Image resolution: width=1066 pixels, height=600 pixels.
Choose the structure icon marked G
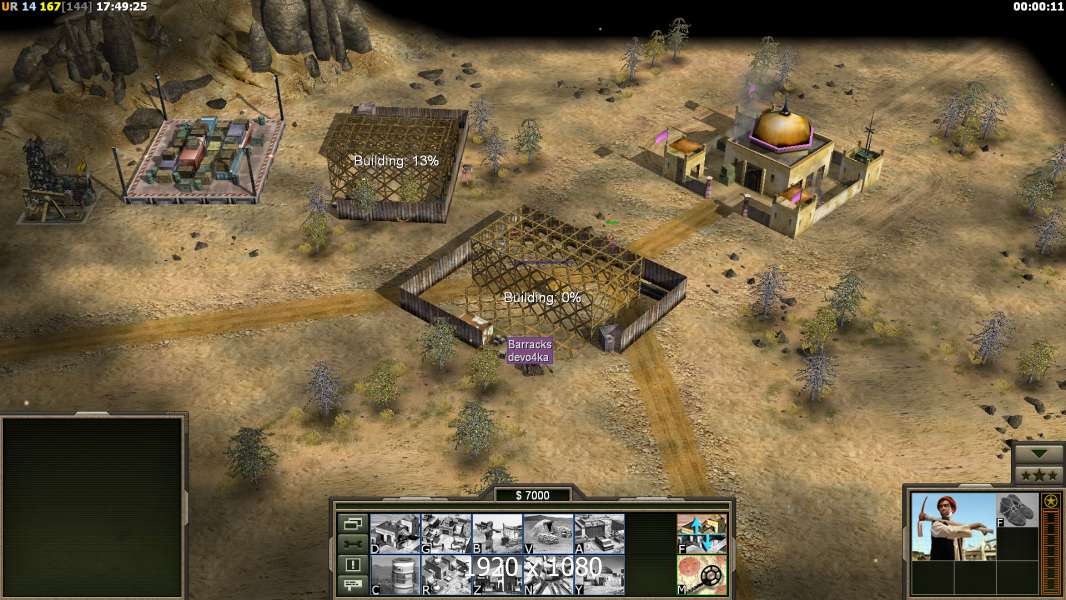446,533
